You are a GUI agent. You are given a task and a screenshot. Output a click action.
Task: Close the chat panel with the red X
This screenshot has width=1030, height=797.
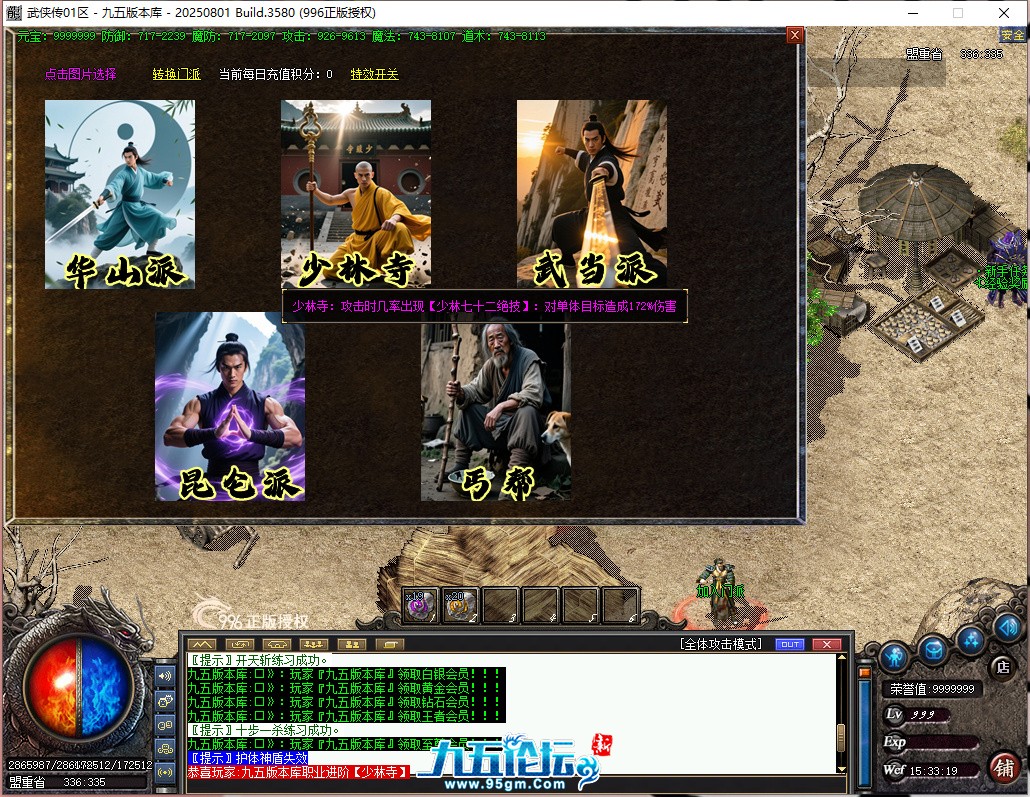pyautogui.click(x=826, y=644)
